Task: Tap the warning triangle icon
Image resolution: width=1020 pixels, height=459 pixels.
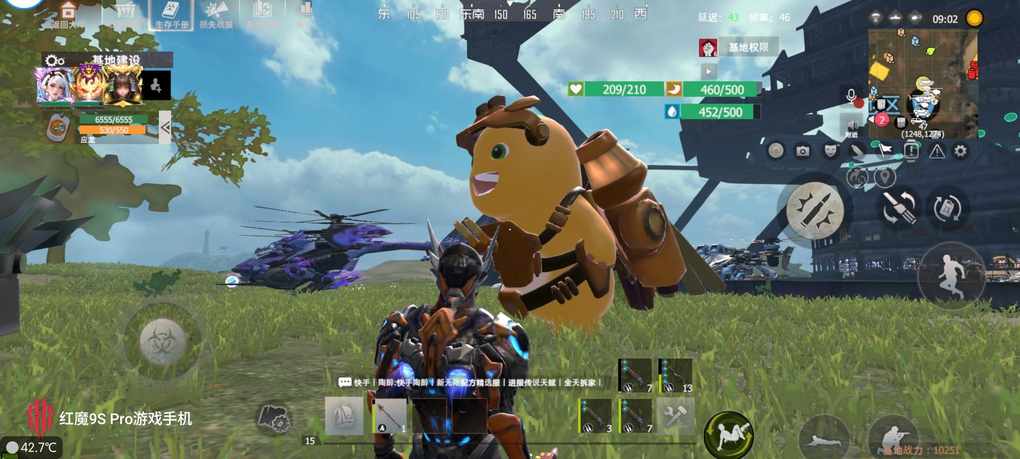Action: tap(937, 151)
